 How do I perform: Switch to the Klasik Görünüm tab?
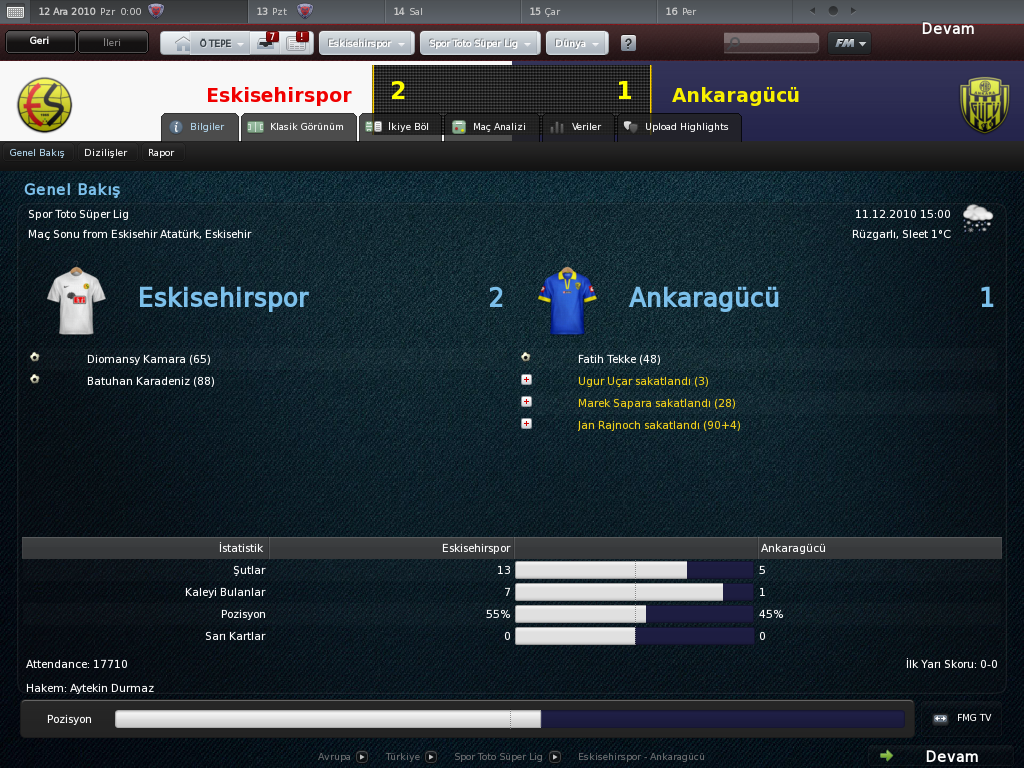point(299,127)
